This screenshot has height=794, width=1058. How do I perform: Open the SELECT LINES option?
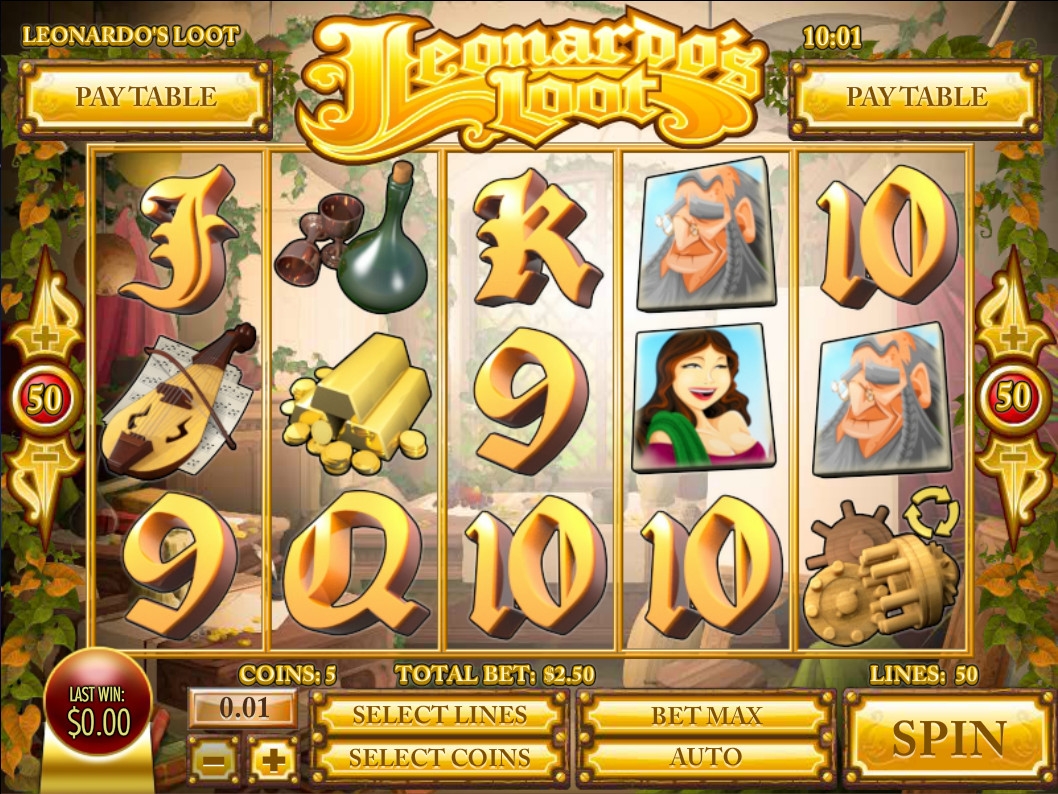[x=439, y=715]
